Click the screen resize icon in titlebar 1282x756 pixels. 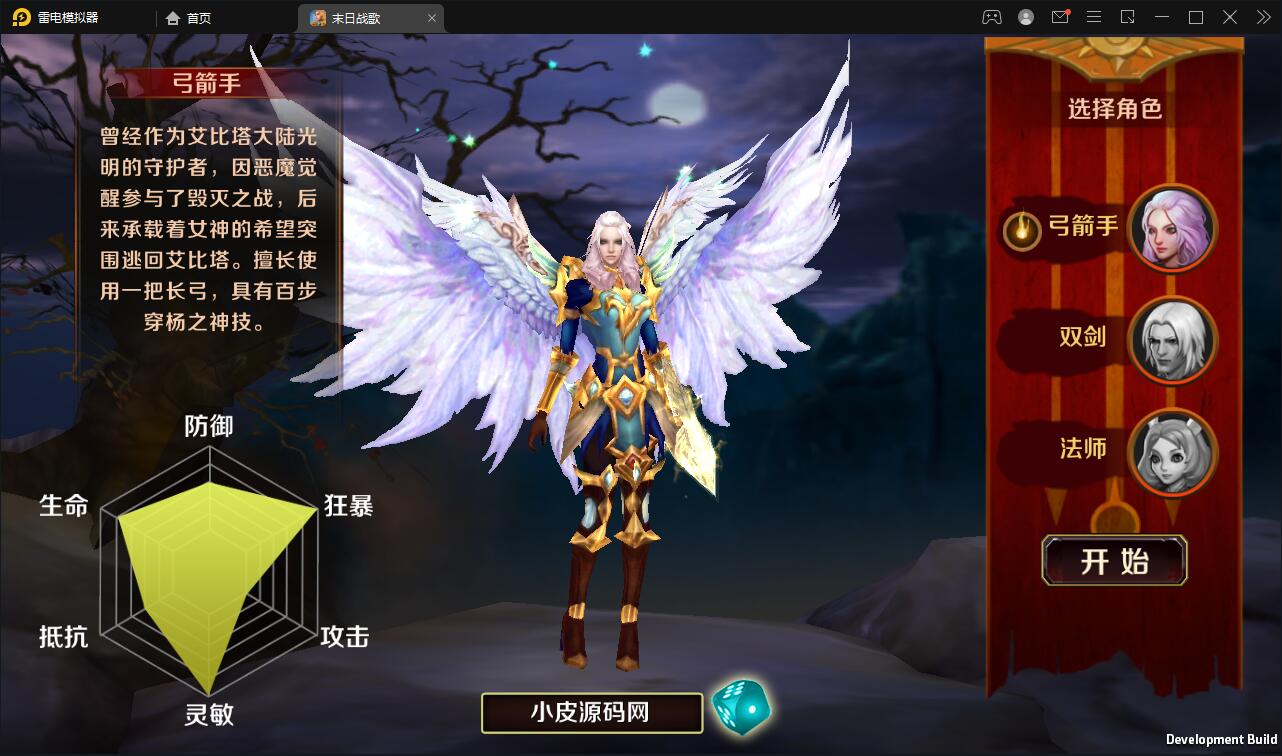coord(1128,17)
